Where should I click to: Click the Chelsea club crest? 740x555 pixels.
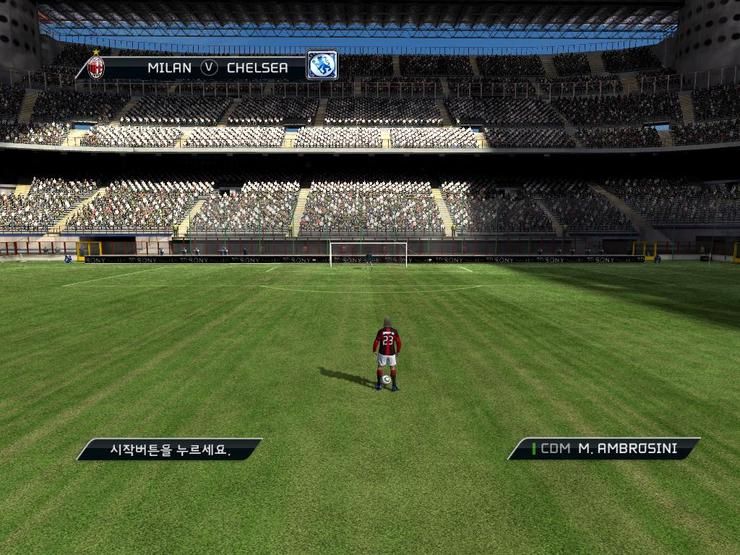321,66
